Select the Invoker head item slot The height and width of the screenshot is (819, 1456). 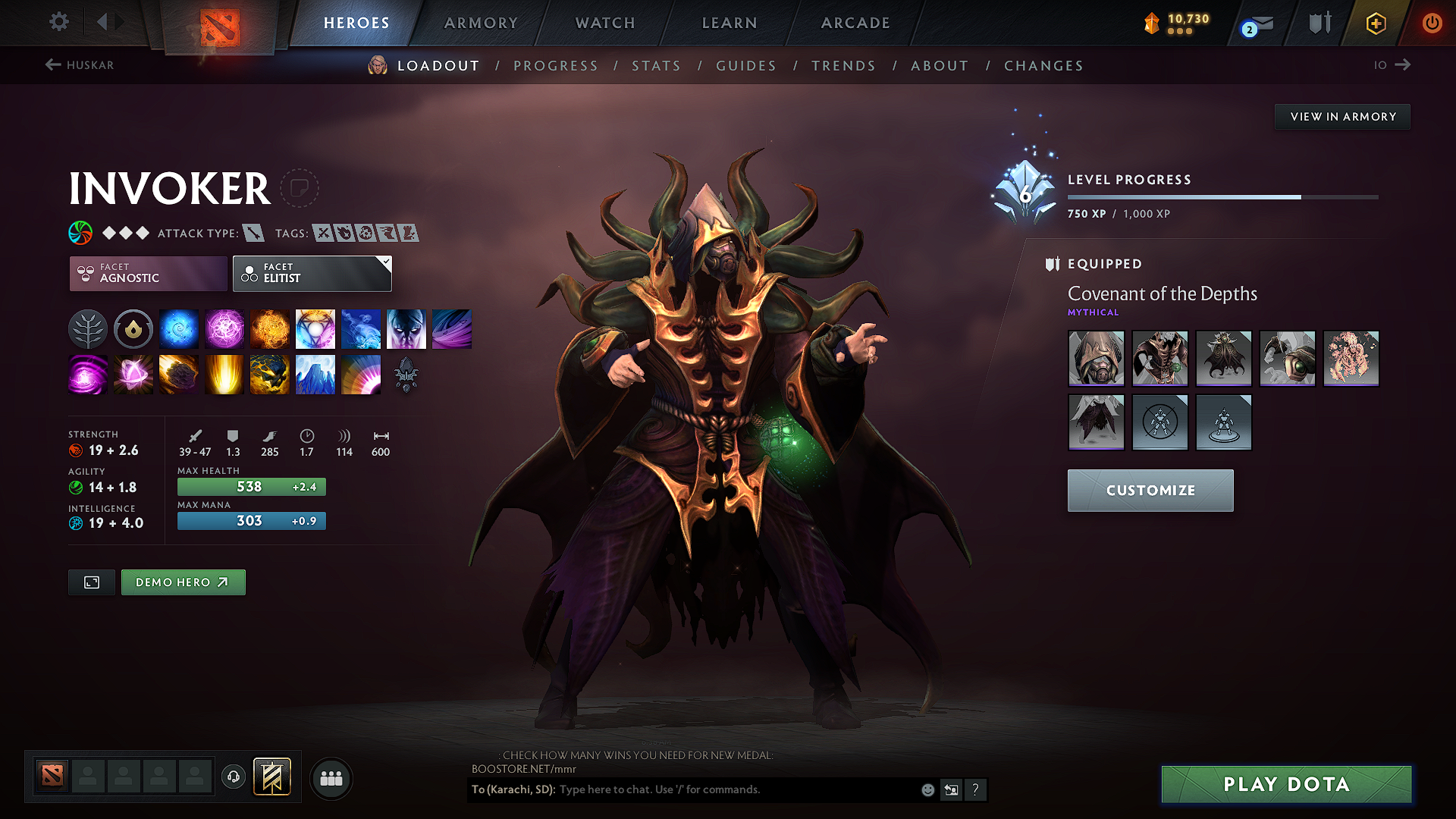(x=1096, y=358)
